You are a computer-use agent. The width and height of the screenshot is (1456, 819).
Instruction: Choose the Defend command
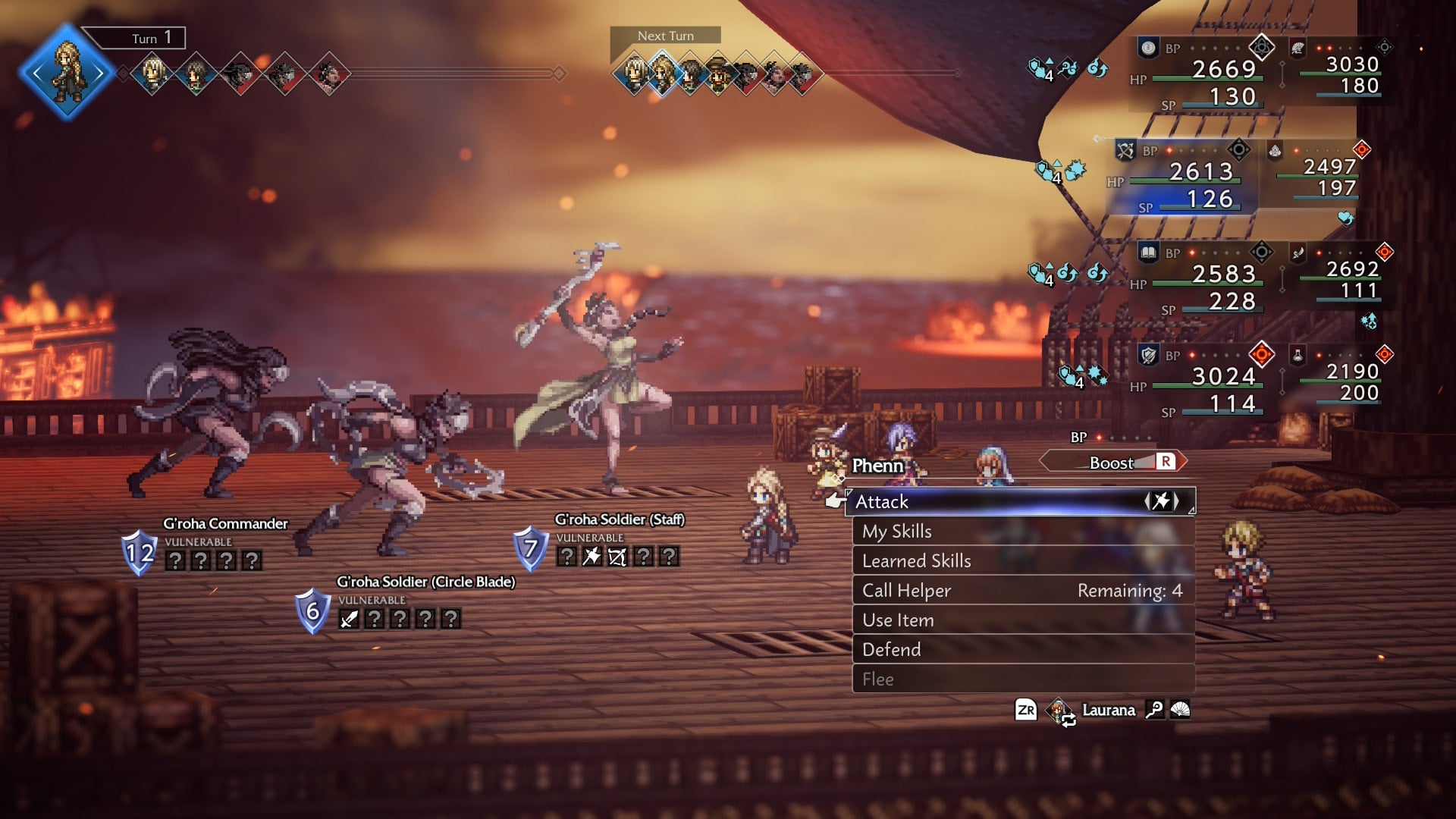[892, 649]
